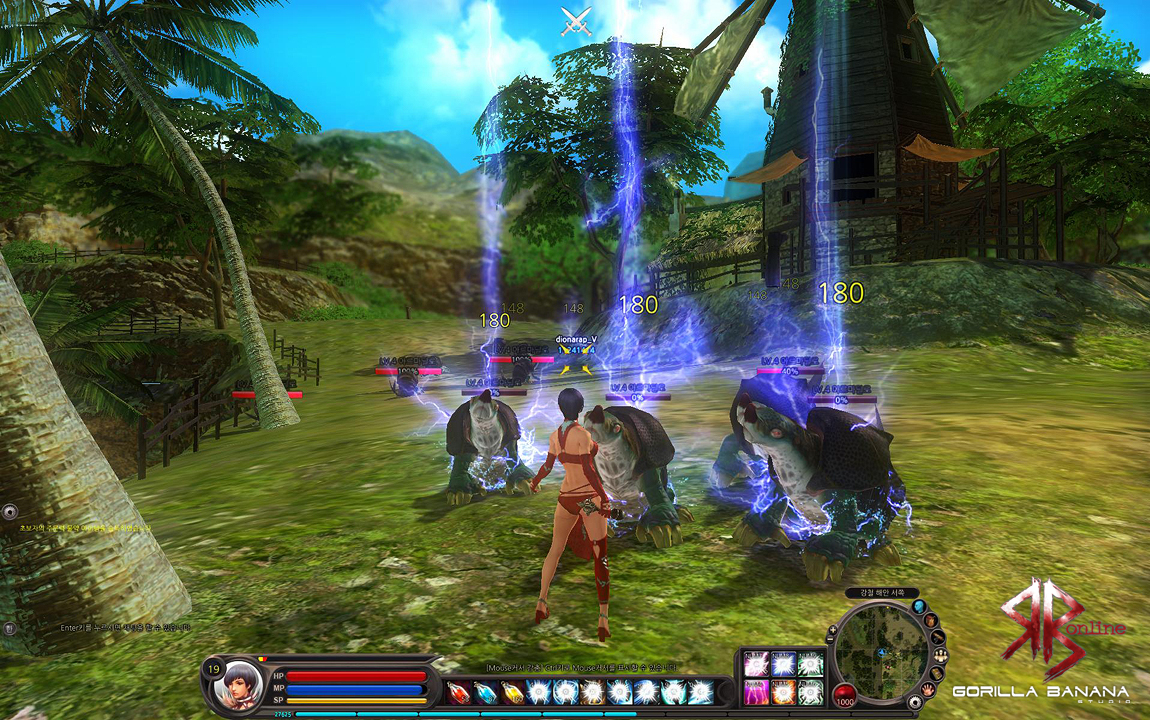Use the yellow potion hotbar slot
Viewport: 1150px width, 720px height.
(x=512, y=692)
